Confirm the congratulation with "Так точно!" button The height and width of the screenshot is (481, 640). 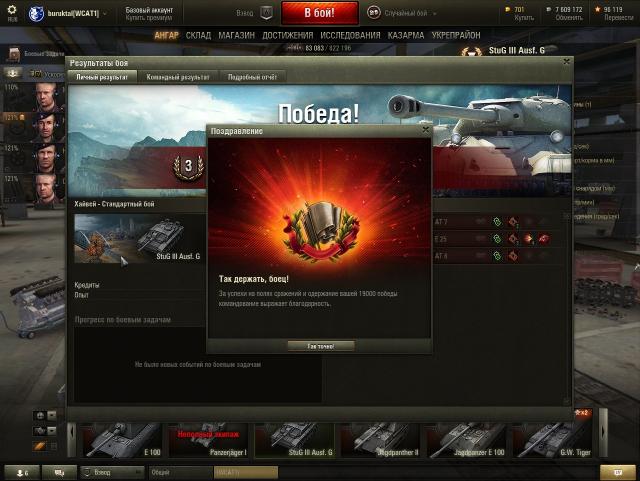pyautogui.click(x=320, y=346)
